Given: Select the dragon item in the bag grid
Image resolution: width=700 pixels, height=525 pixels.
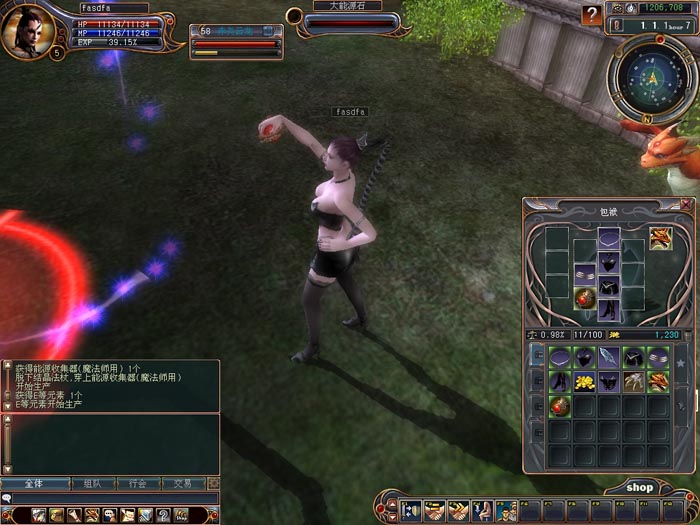Looking at the screenshot, I should (658, 382).
